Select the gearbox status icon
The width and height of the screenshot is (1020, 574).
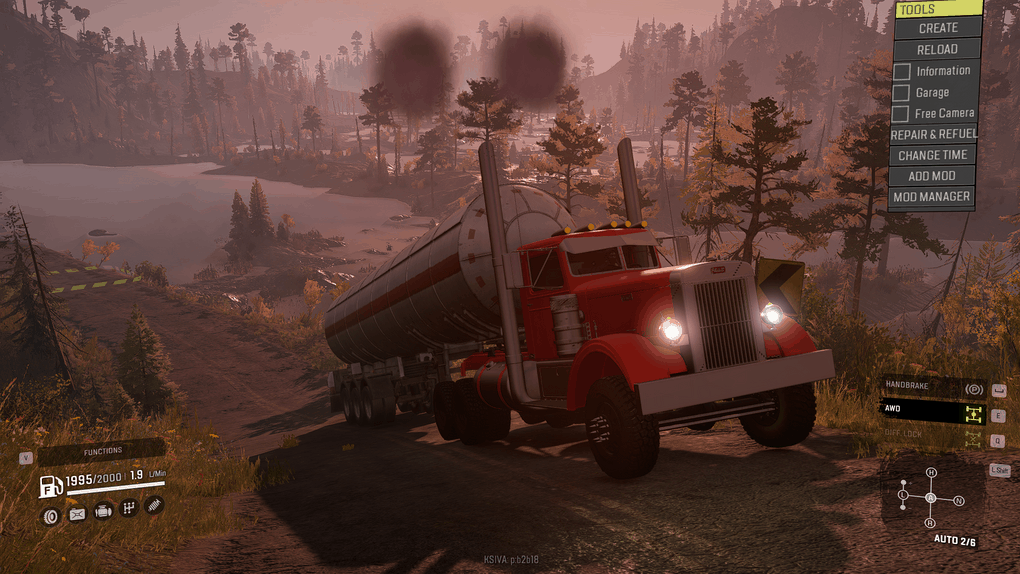[129, 510]
